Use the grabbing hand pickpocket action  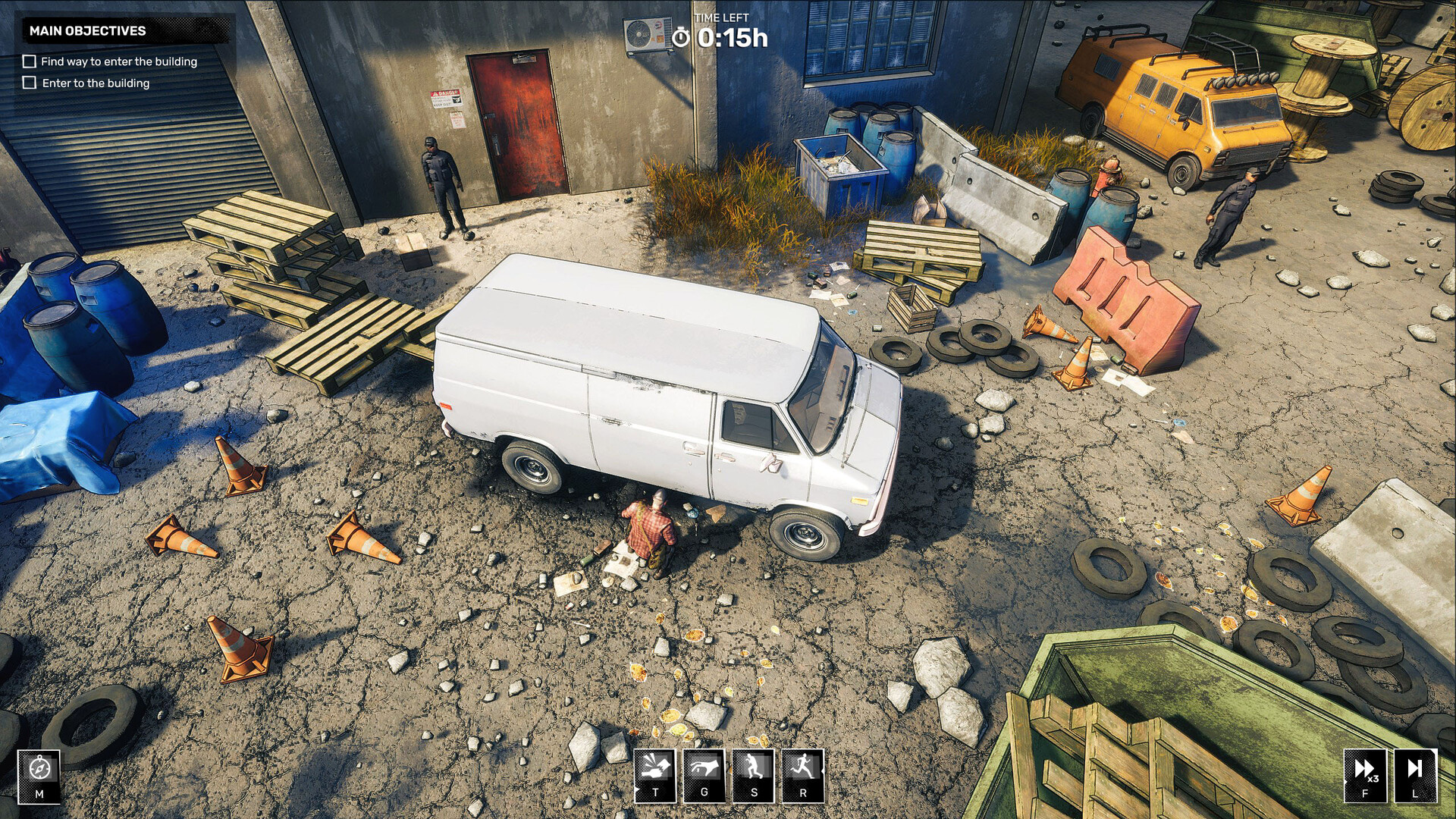[x=704, y=775]
